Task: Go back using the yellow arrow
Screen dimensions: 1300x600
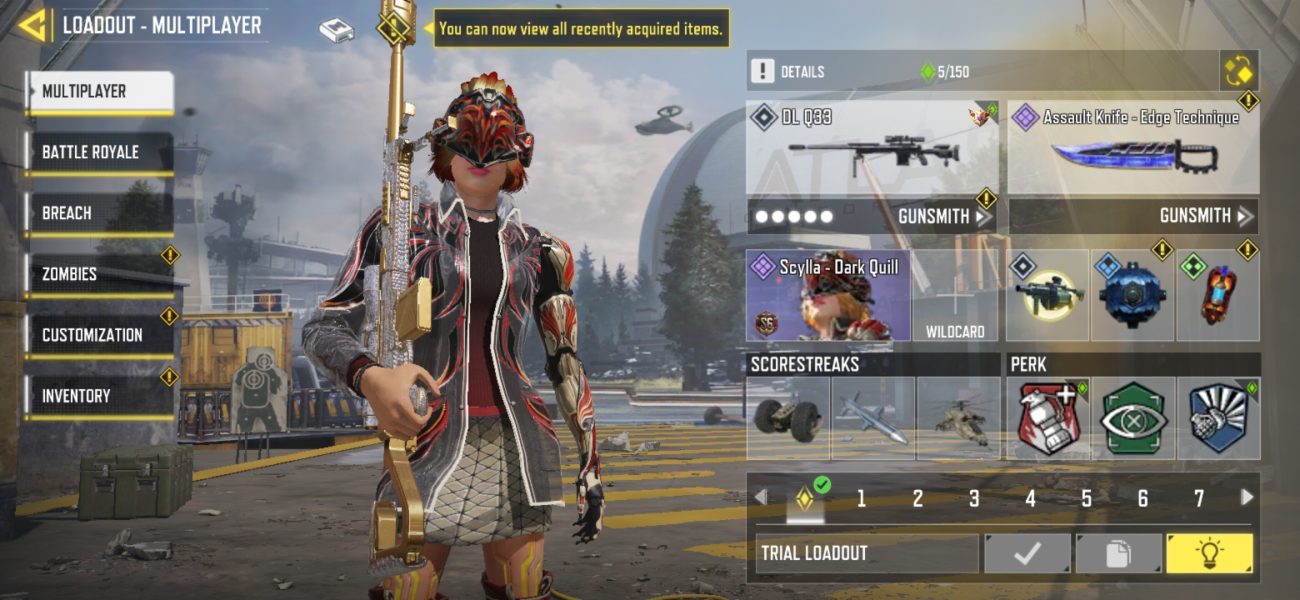Action: point(33,25)
